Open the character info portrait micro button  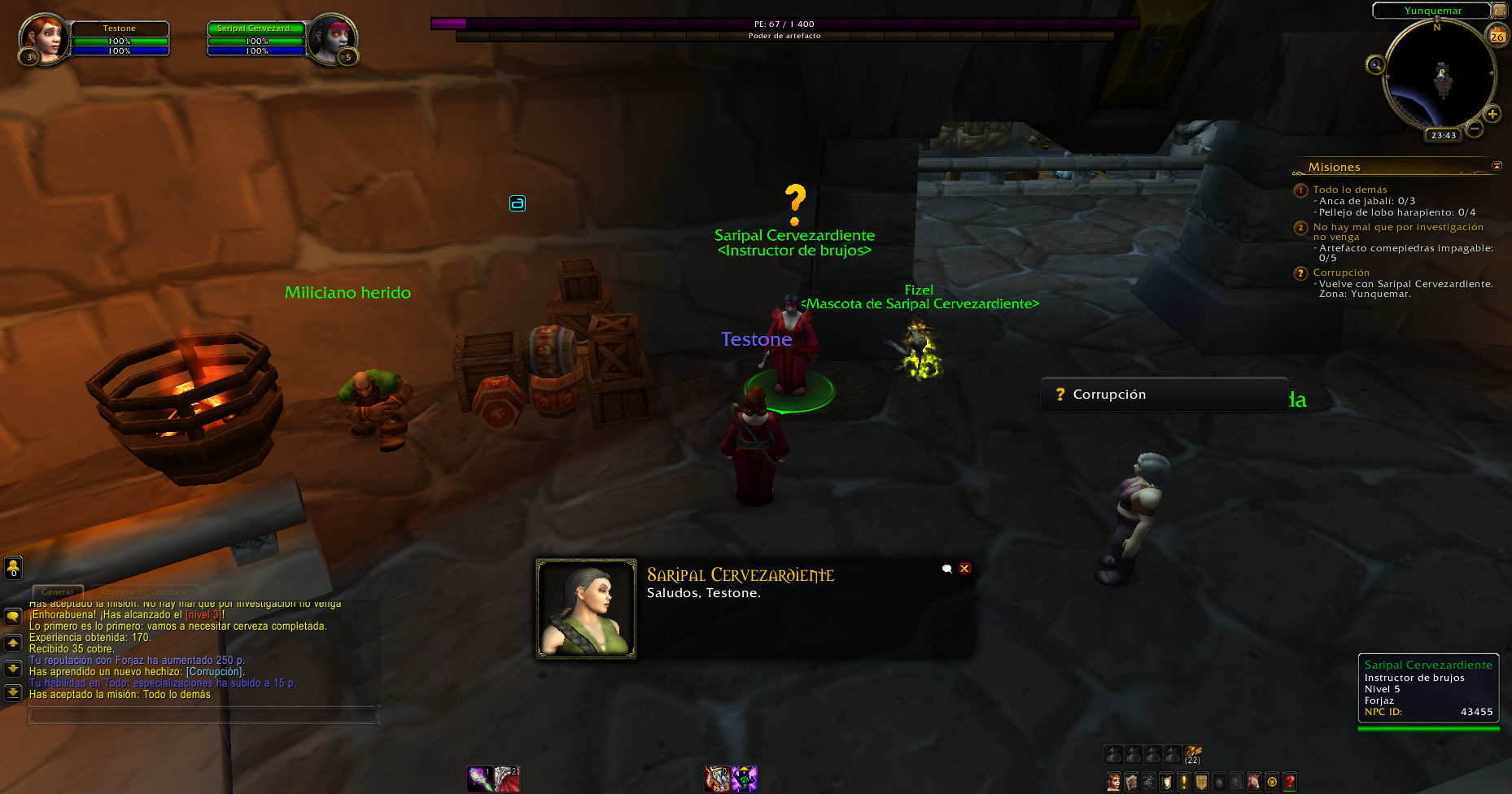tap(1113, 783)
